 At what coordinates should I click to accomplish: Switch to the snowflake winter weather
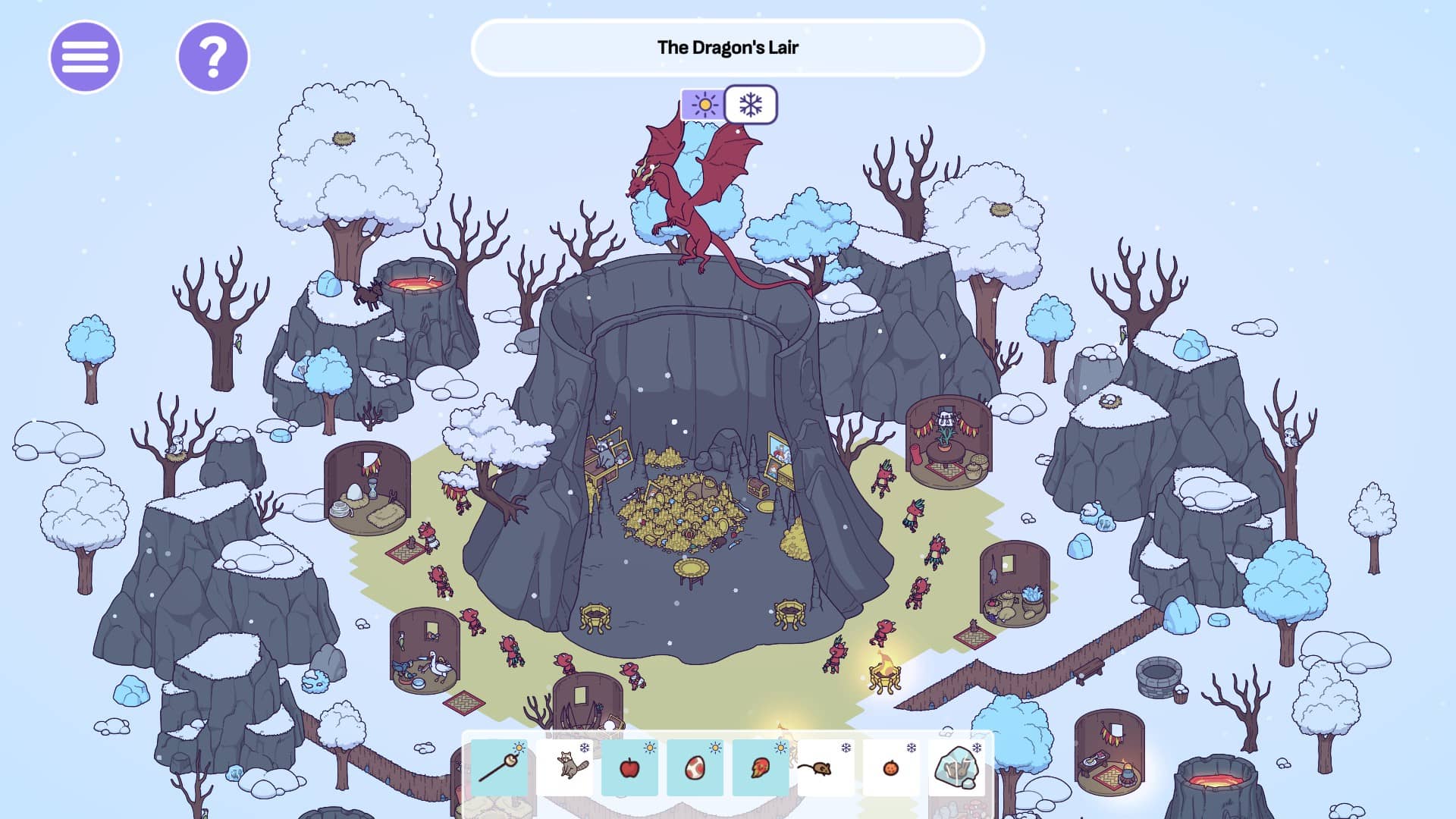752,105
